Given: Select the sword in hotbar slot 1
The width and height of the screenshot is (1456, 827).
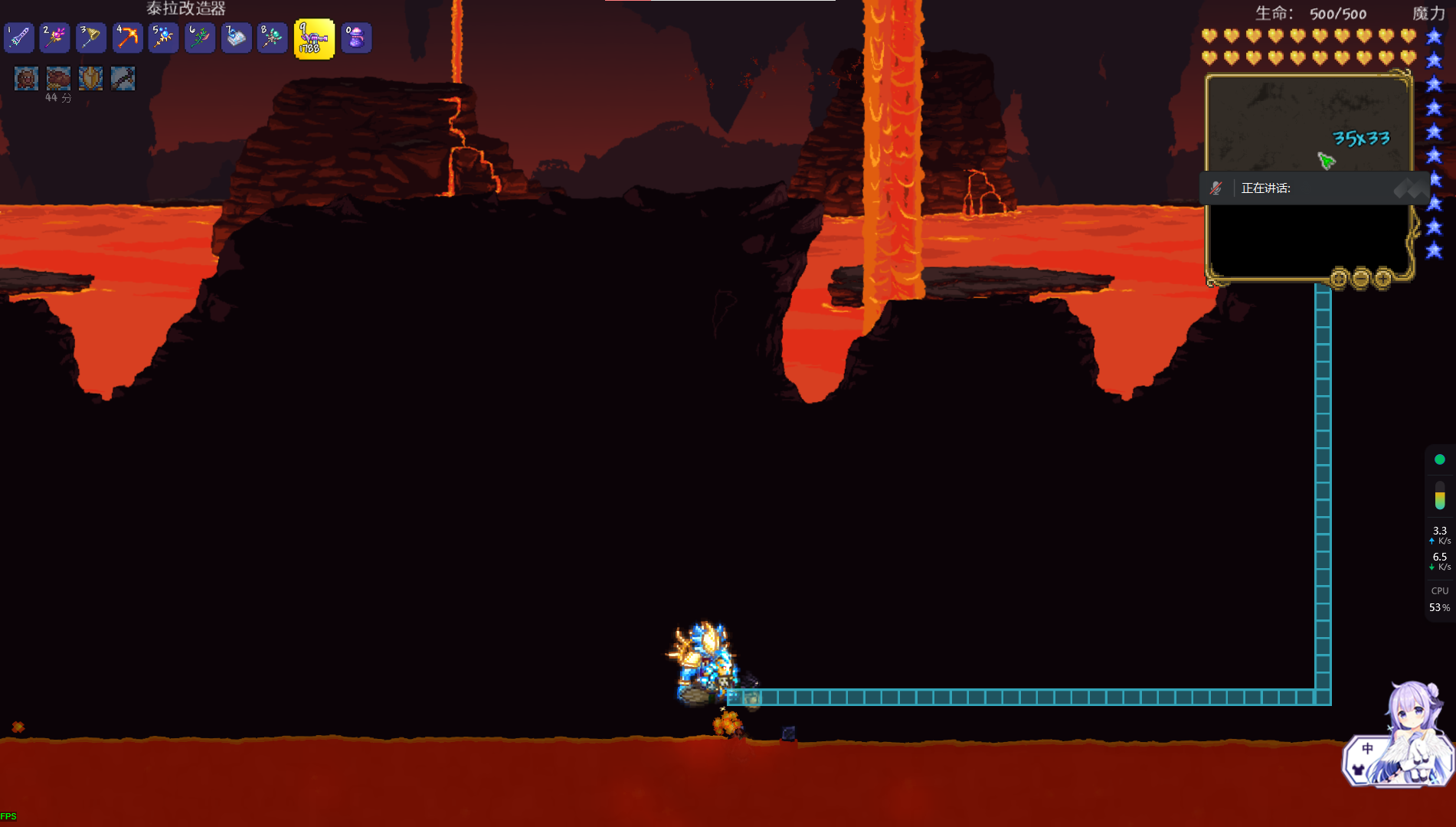Looking at the screenshot, I should click(19, 38).
